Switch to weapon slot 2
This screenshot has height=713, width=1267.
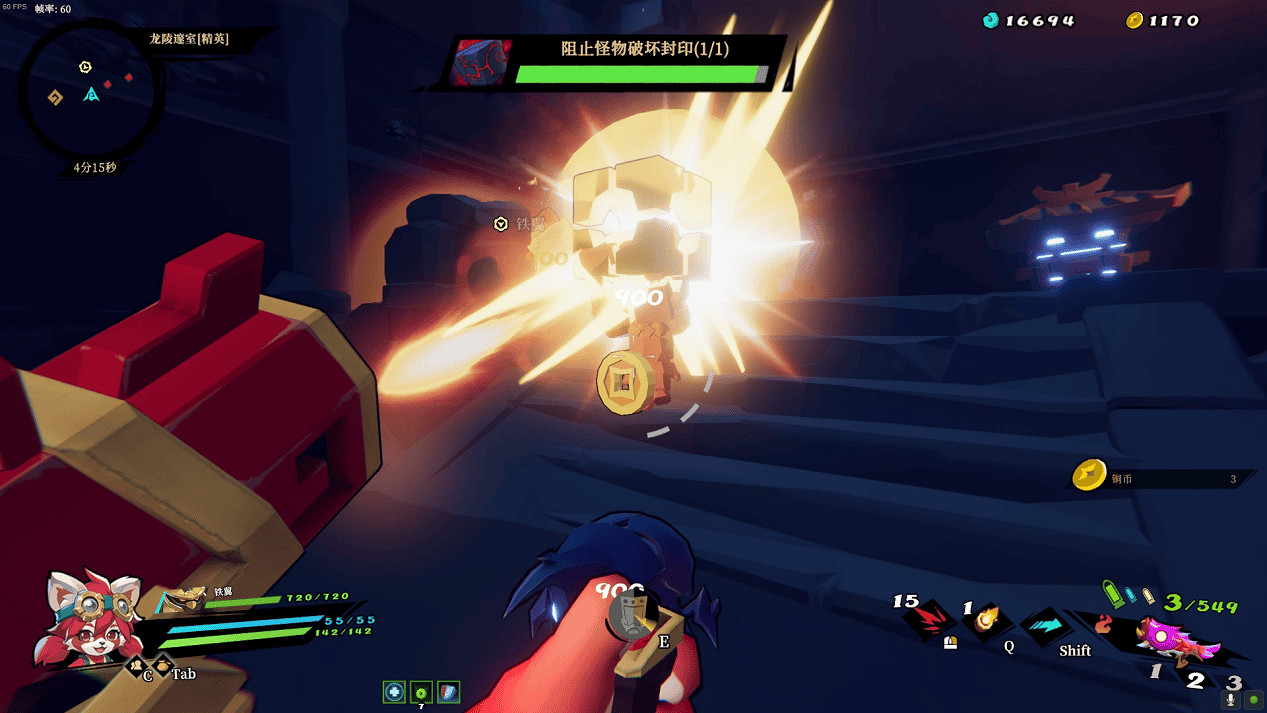click(x=1195, y=680)
